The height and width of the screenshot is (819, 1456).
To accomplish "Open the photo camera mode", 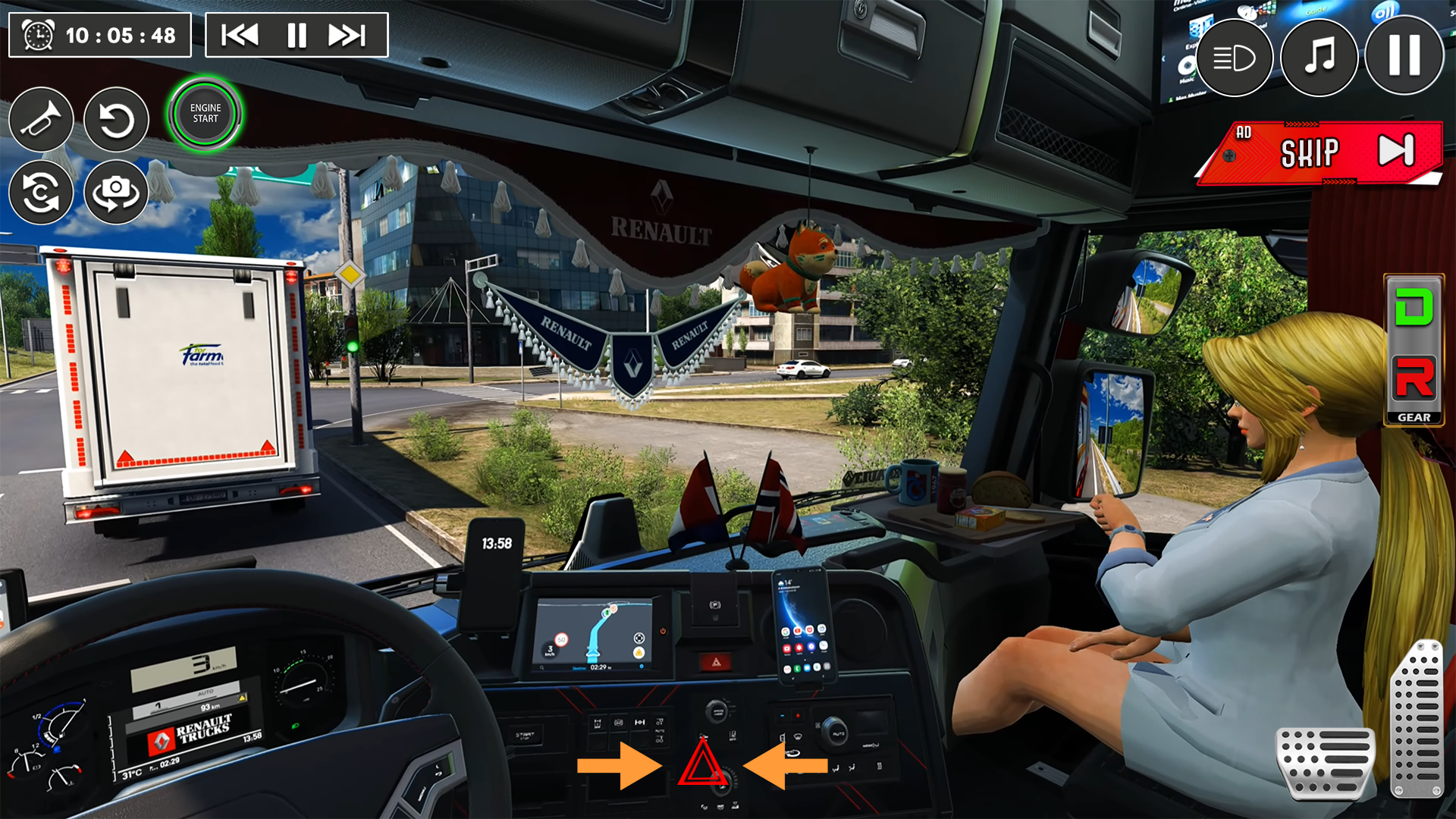I will 115,192.
